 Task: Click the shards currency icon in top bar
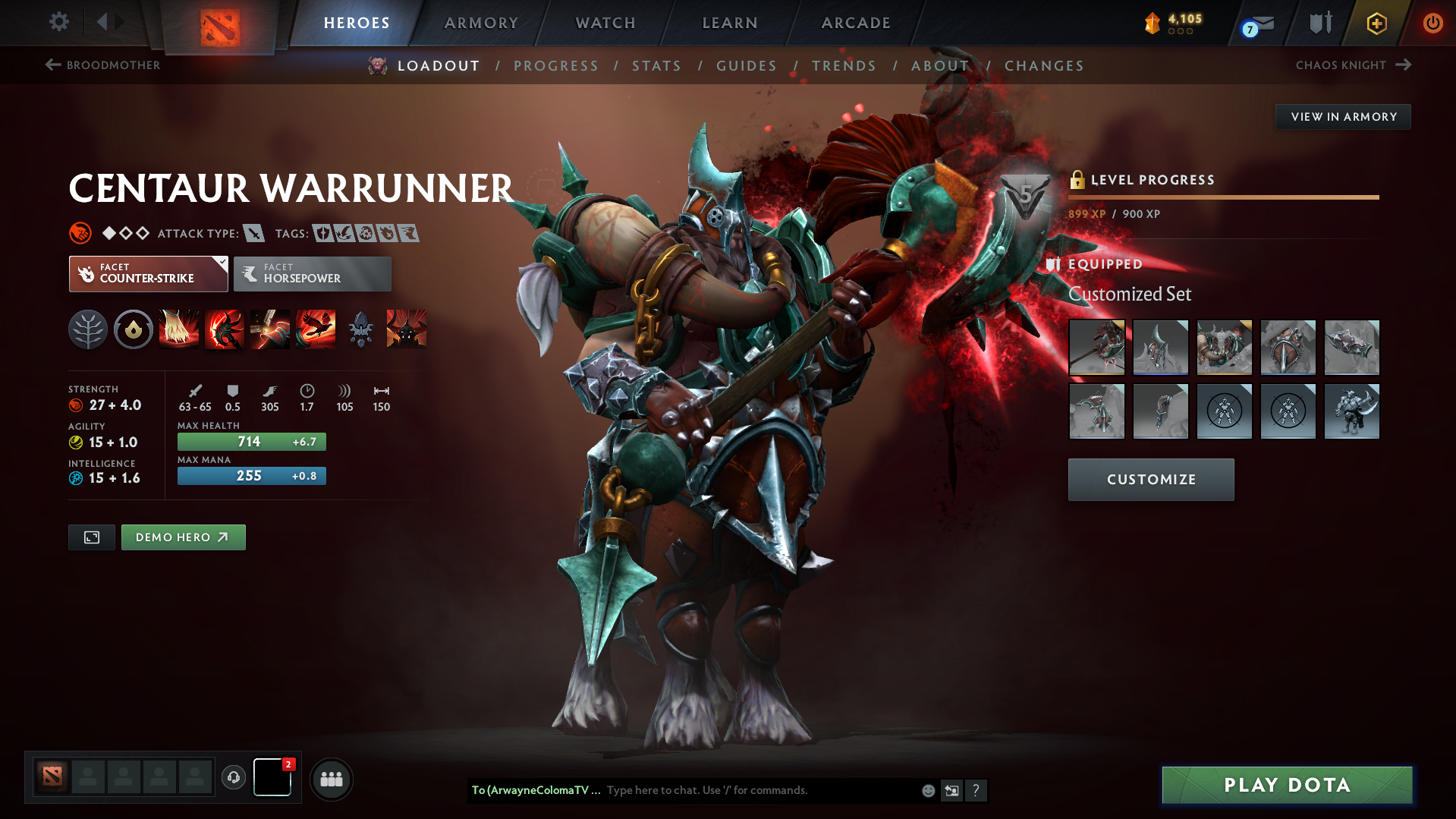[x=1153, y=22]
